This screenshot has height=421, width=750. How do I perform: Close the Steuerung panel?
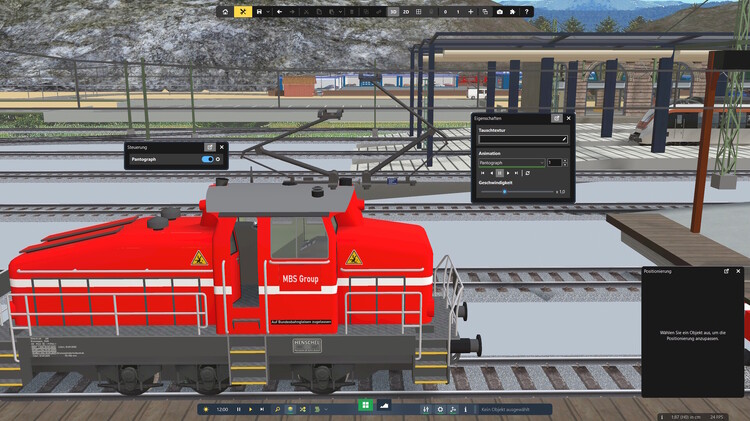click(x=222, y=147)
